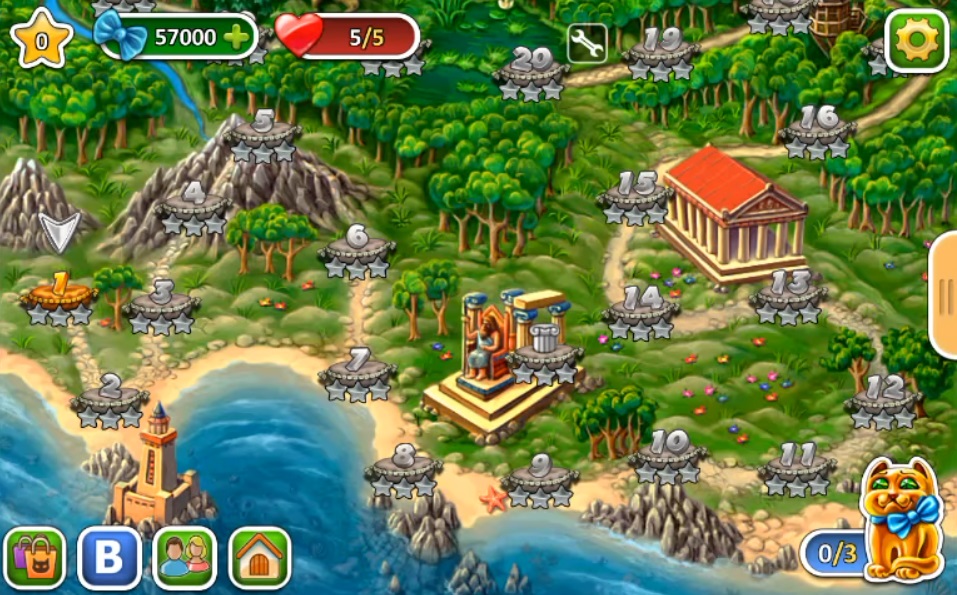Viewport: 957px width, 595px height.
Task: Open the gear settings button
Action: click(916, 40)
